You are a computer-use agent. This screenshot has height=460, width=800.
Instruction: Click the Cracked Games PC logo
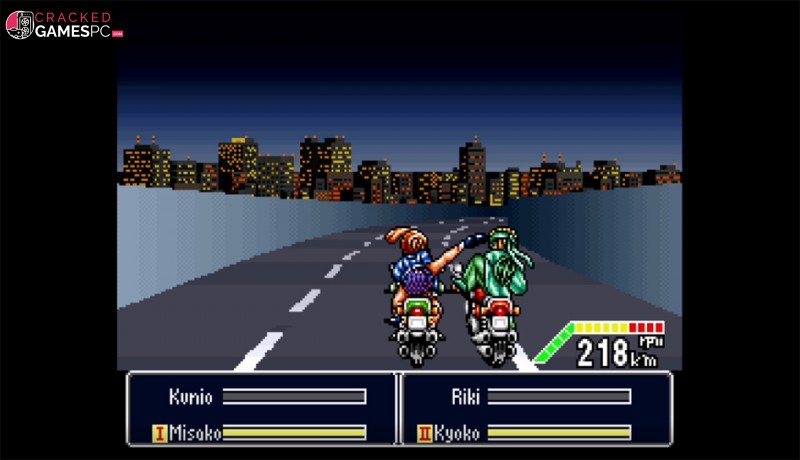(64, 25)
